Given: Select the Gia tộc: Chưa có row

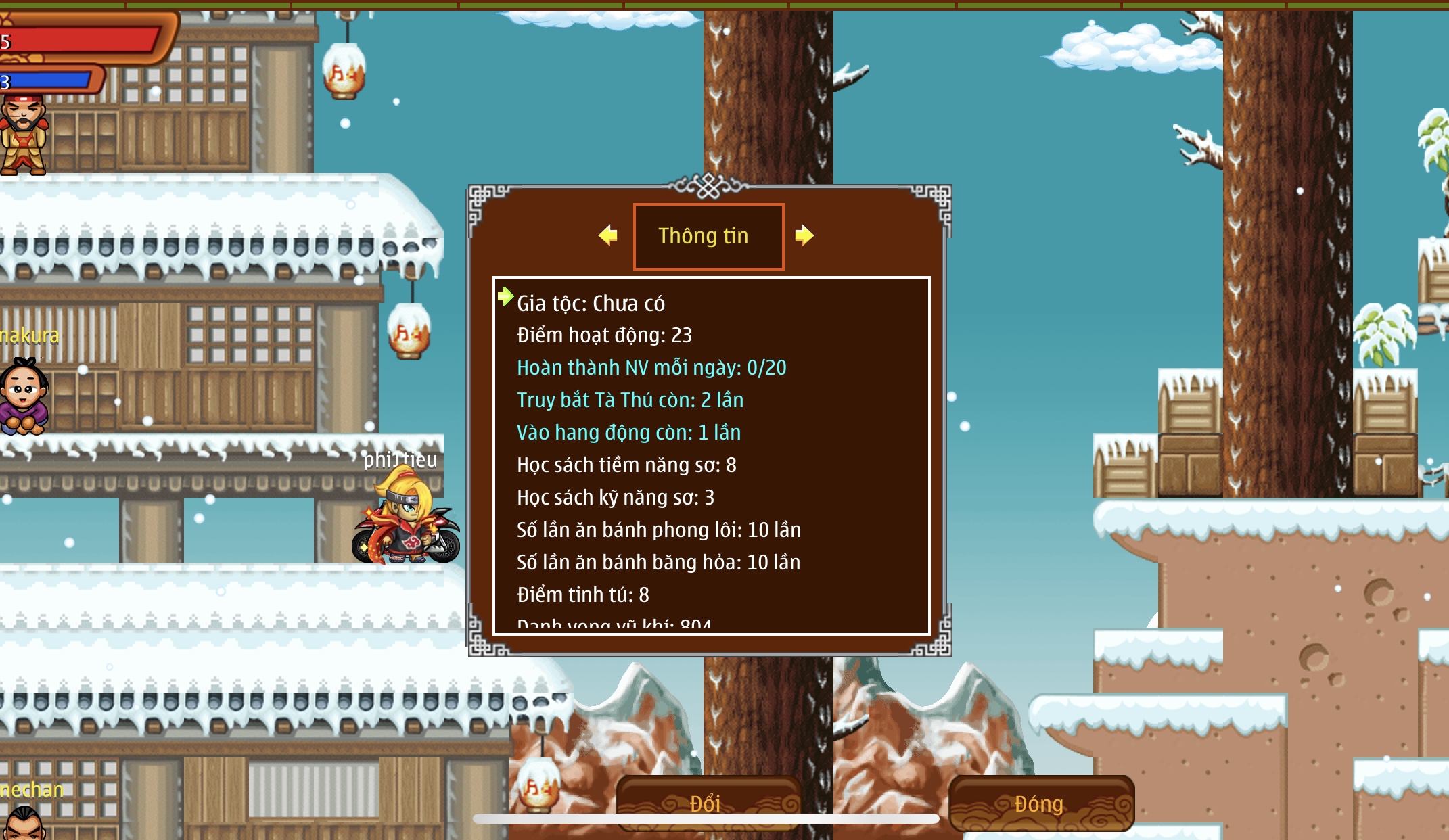Looking at the screenshot, I should tap(591, 304).
